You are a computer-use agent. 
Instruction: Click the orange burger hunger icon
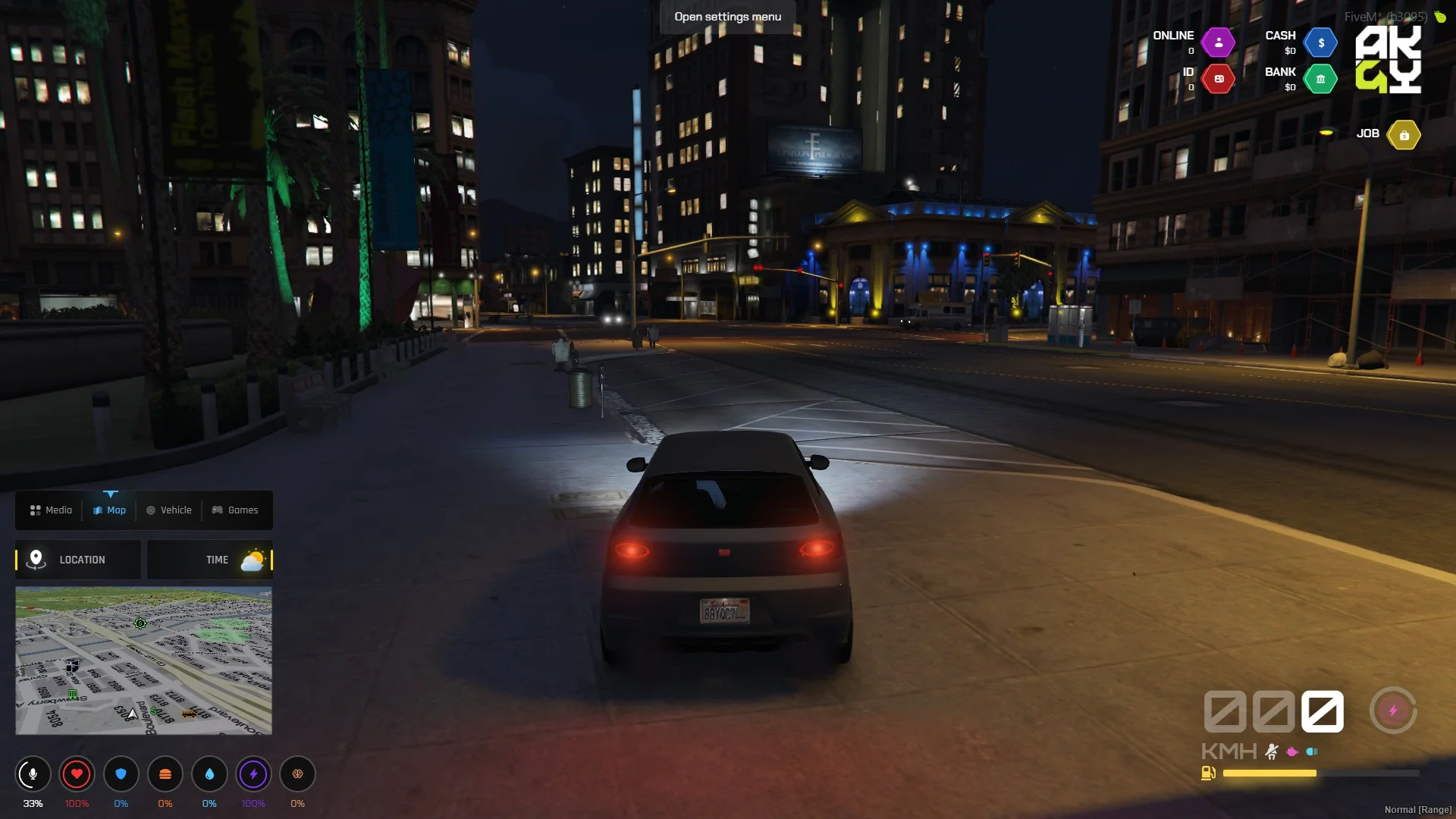[x=165, y=774]
